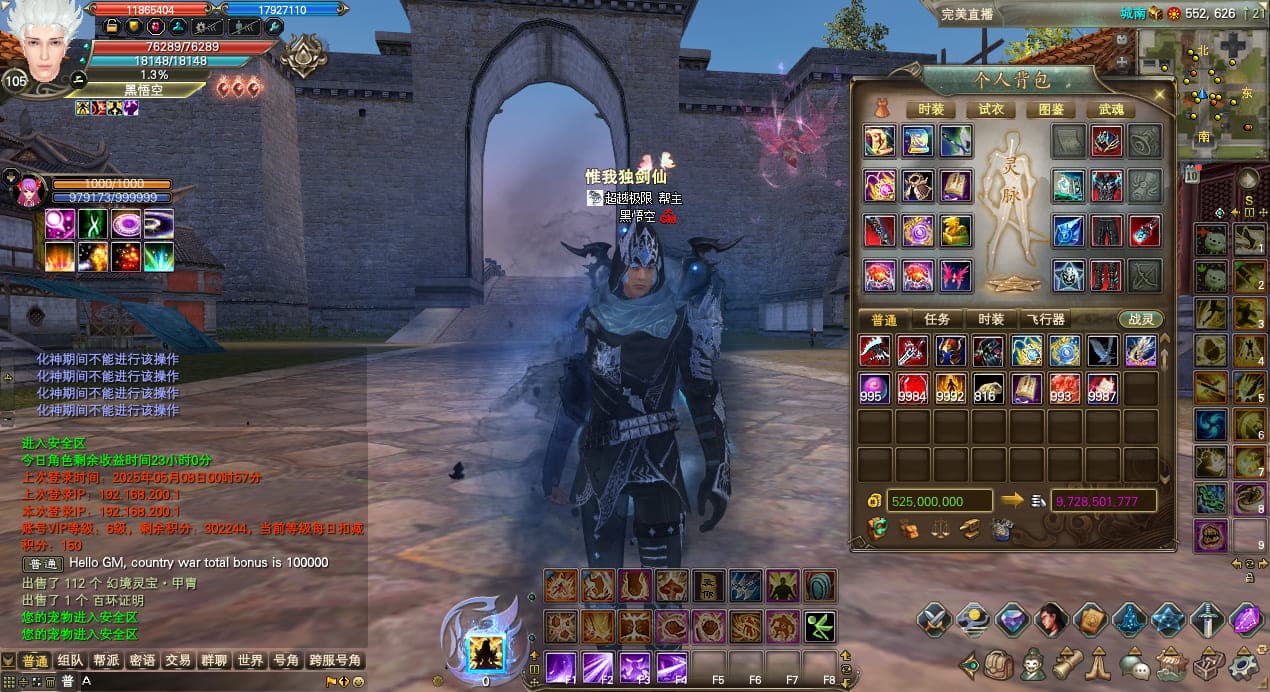Open the 试衣 fitting tab
The width and height of the screenshot is (1270, 692).
(x=991, y=109)
